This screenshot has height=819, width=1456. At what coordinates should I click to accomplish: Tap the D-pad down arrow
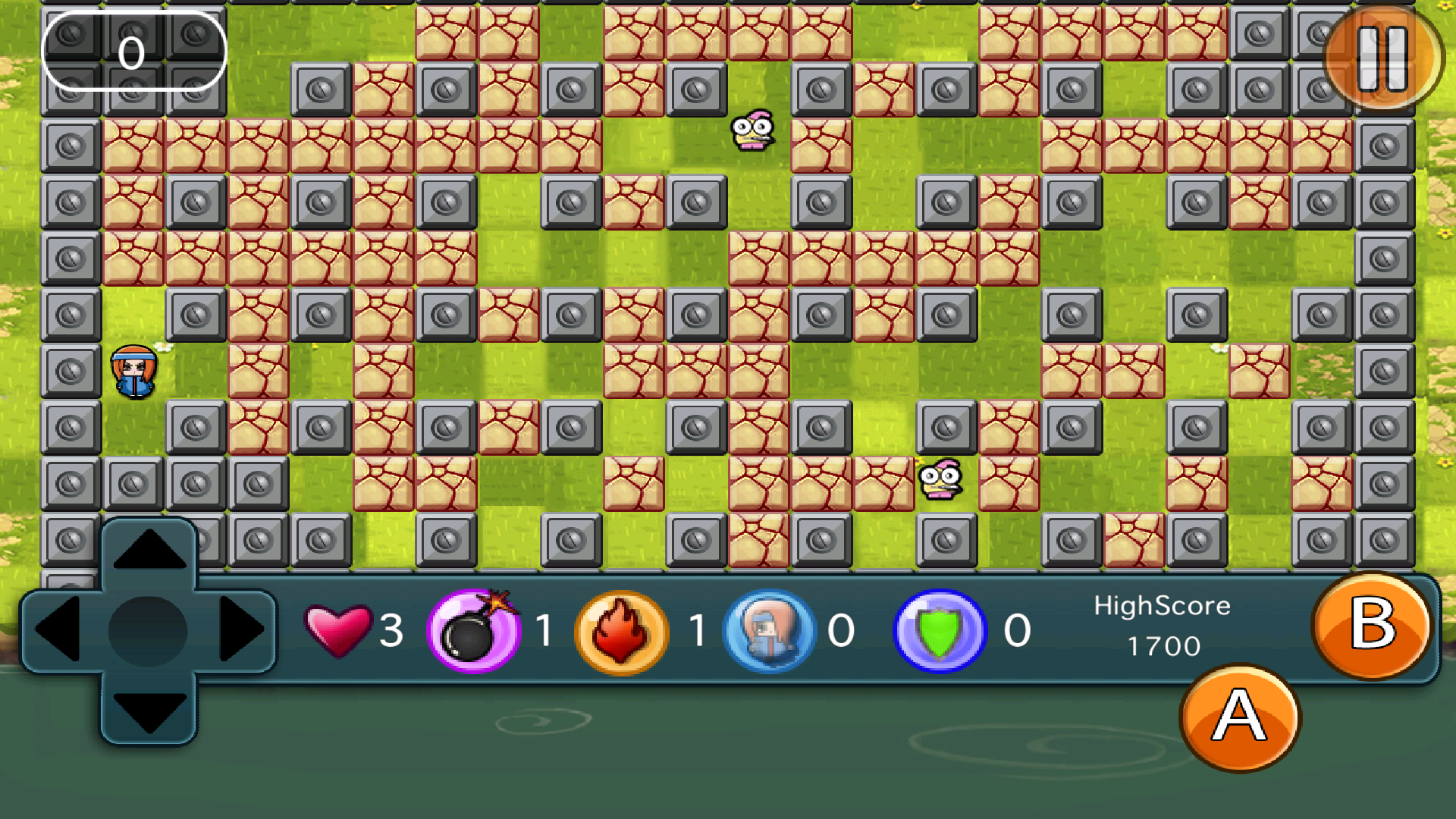click(x=149, y=710)
